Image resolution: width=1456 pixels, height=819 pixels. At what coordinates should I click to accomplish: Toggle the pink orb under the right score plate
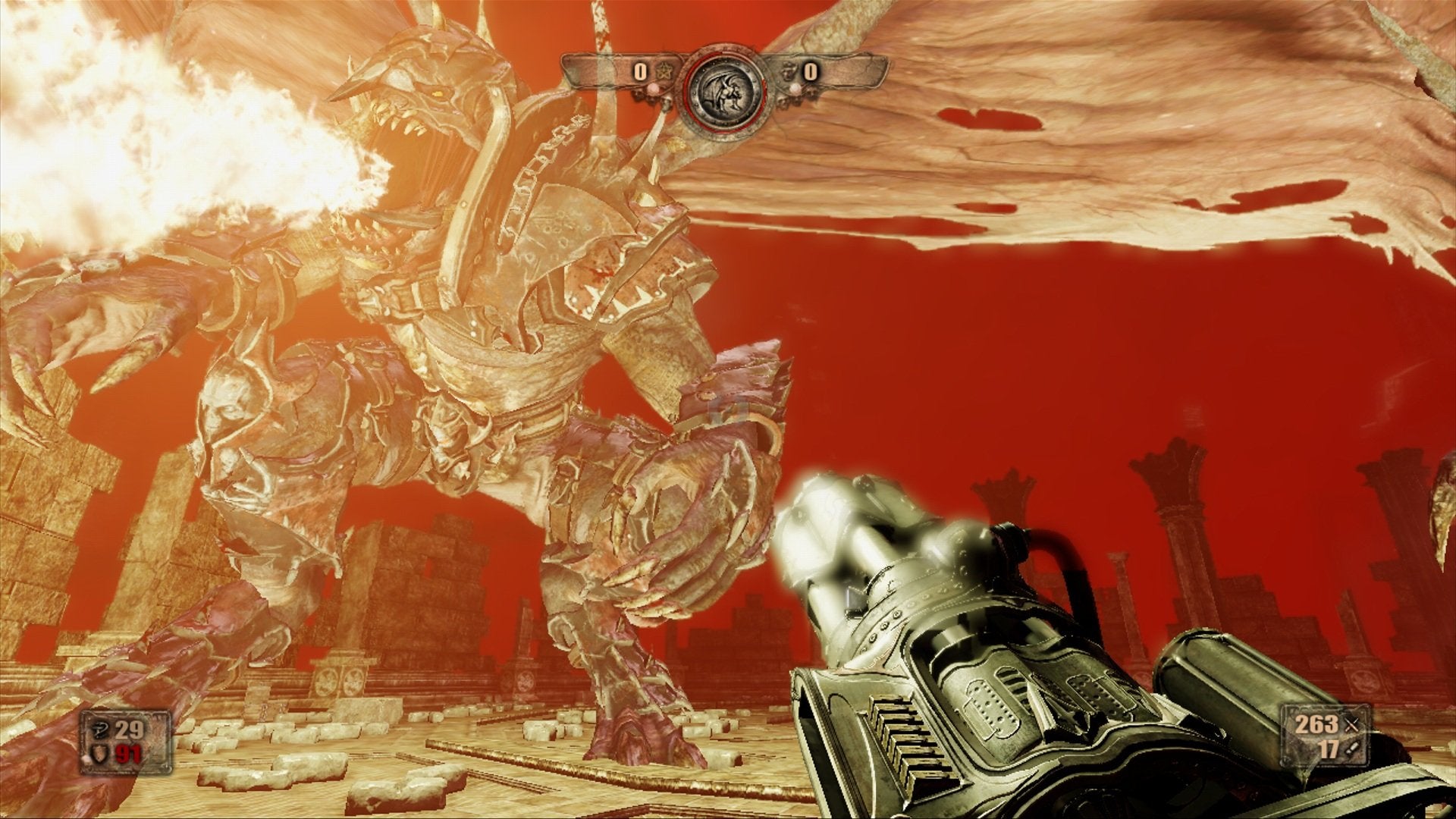click(x=795, y=88)
